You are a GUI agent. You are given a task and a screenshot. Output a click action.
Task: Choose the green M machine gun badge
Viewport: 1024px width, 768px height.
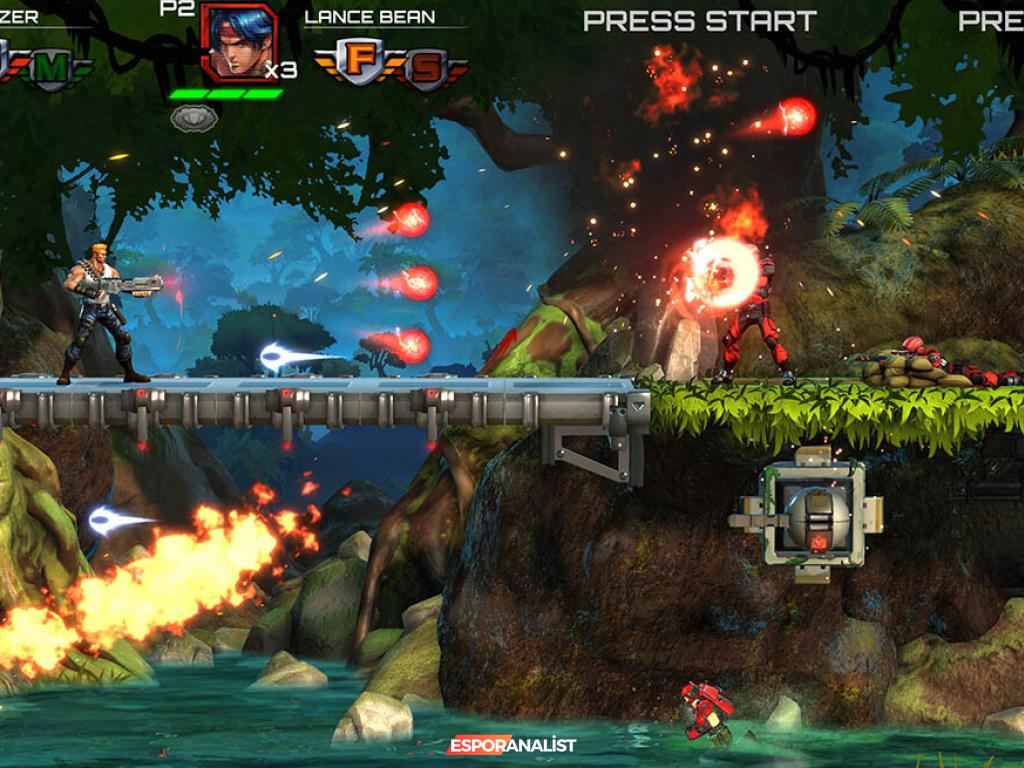[54, 68]
